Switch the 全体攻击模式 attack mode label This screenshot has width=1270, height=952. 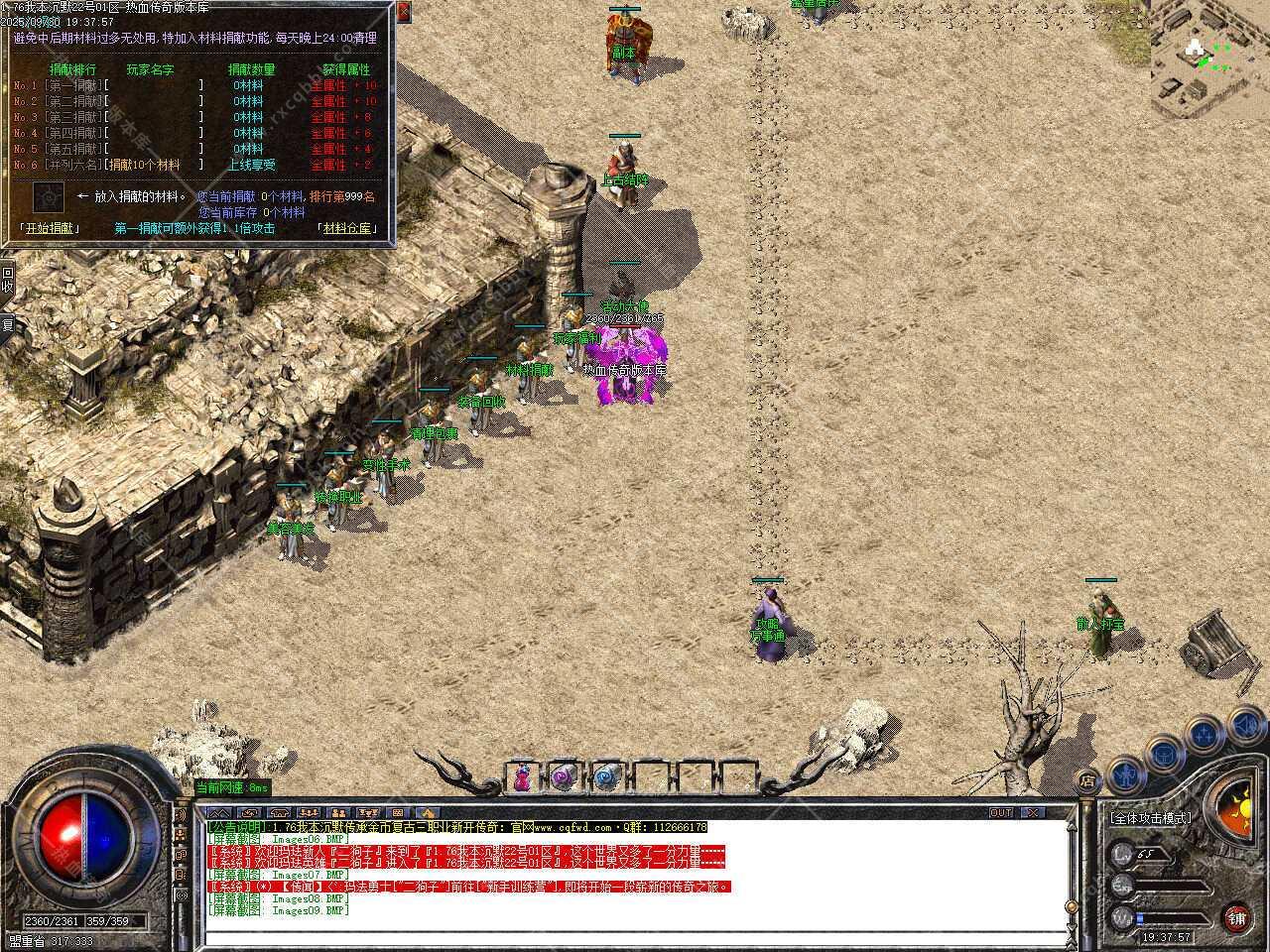(1151, 818)
